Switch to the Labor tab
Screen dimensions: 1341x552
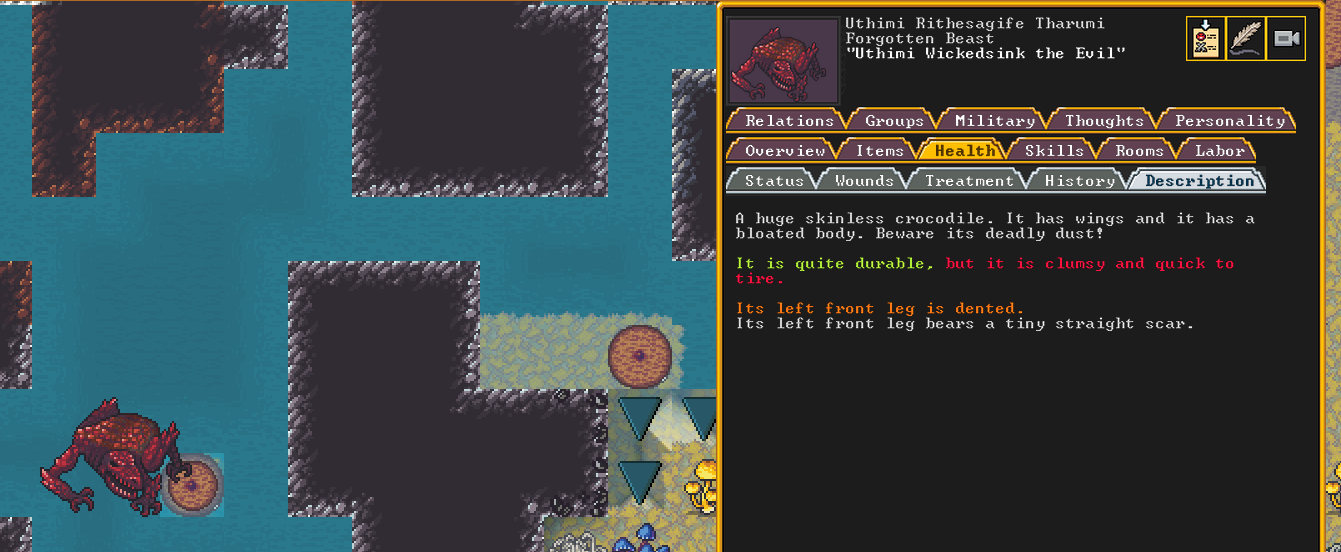(1220, 151)
